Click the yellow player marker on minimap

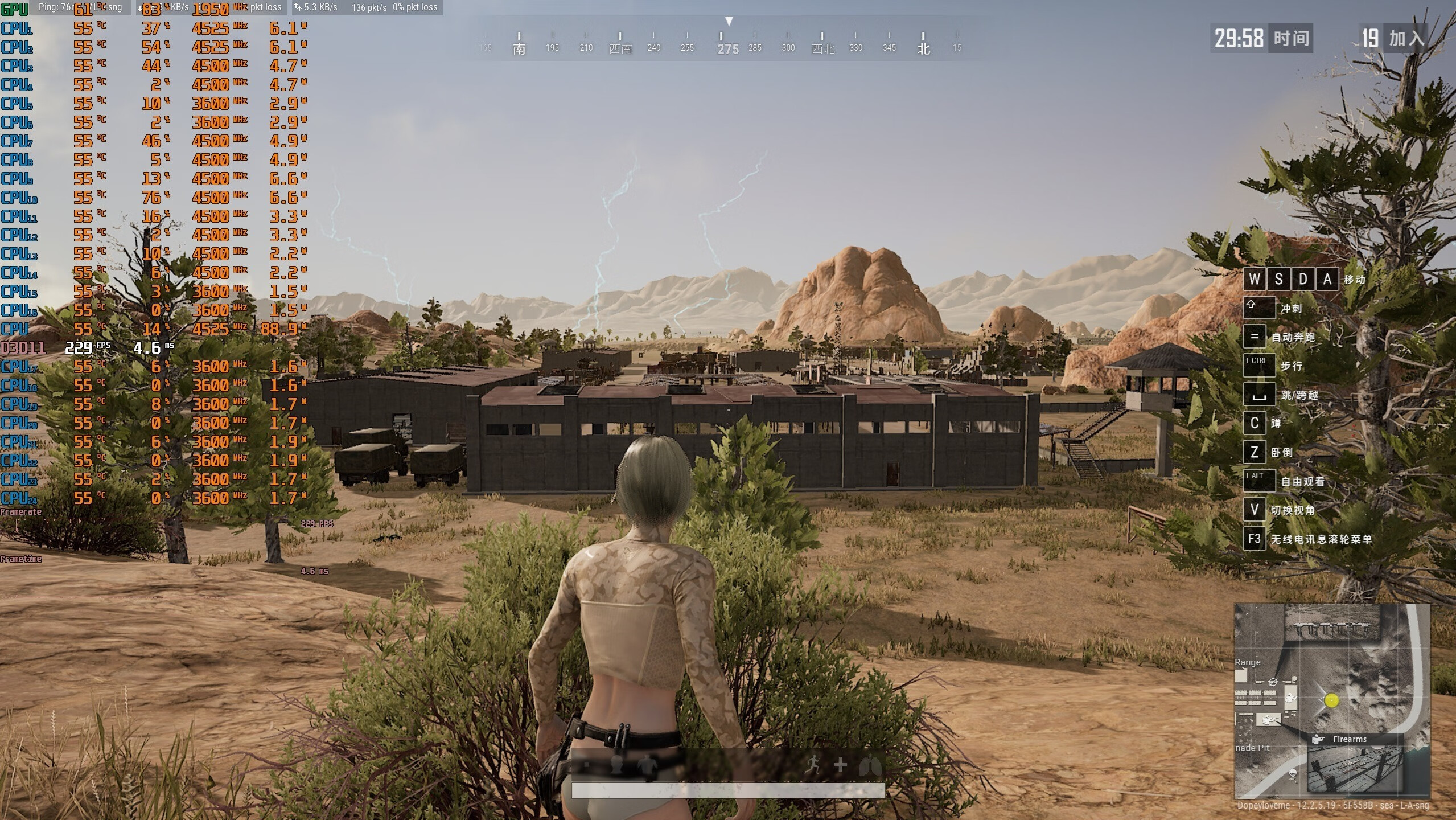pos(1331,700)
